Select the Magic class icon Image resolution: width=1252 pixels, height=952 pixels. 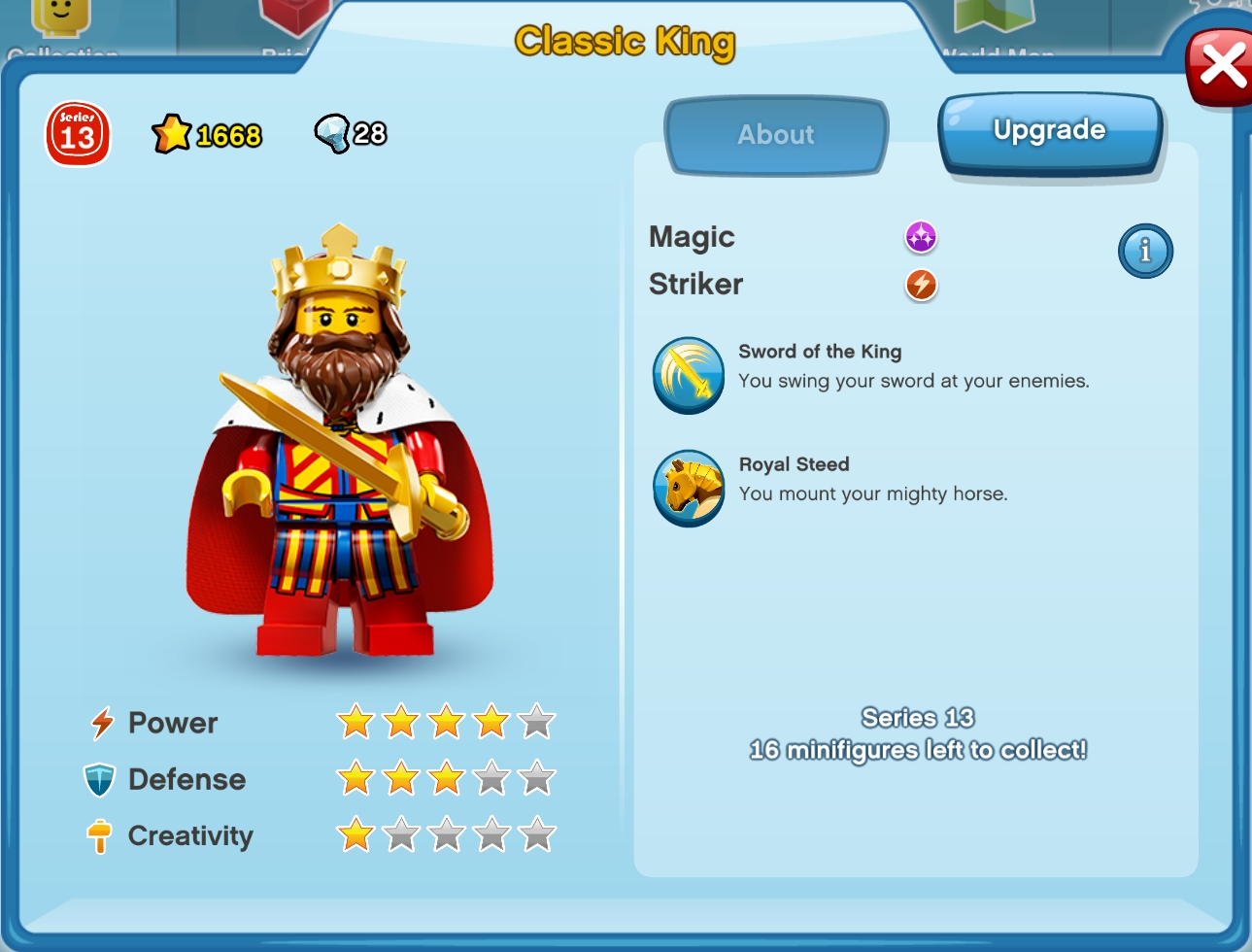tap(919, 236)
